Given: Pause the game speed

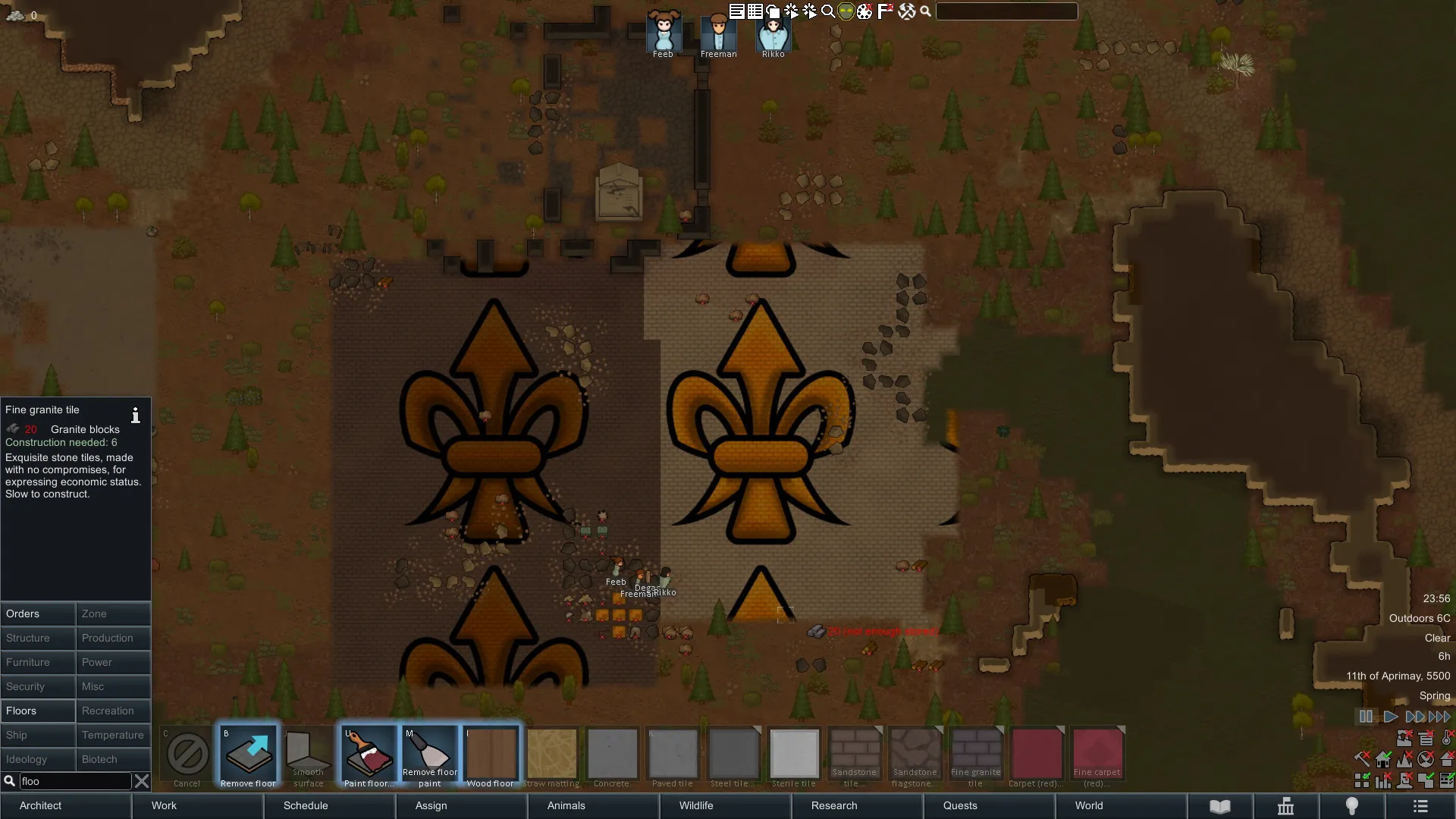Looking at the screenshot, I should [x=1366, y=717].
